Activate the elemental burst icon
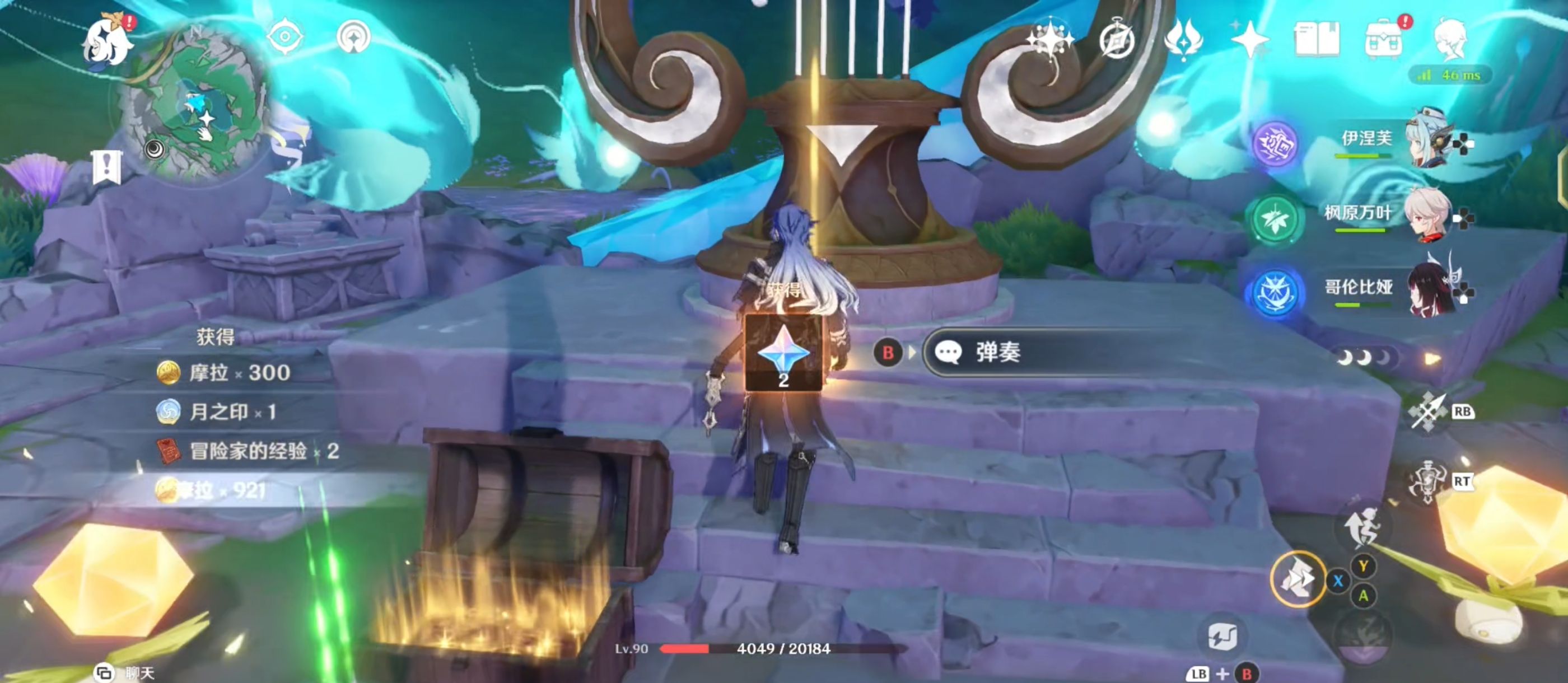1568x683 pixels. [x=1428, y=482]
